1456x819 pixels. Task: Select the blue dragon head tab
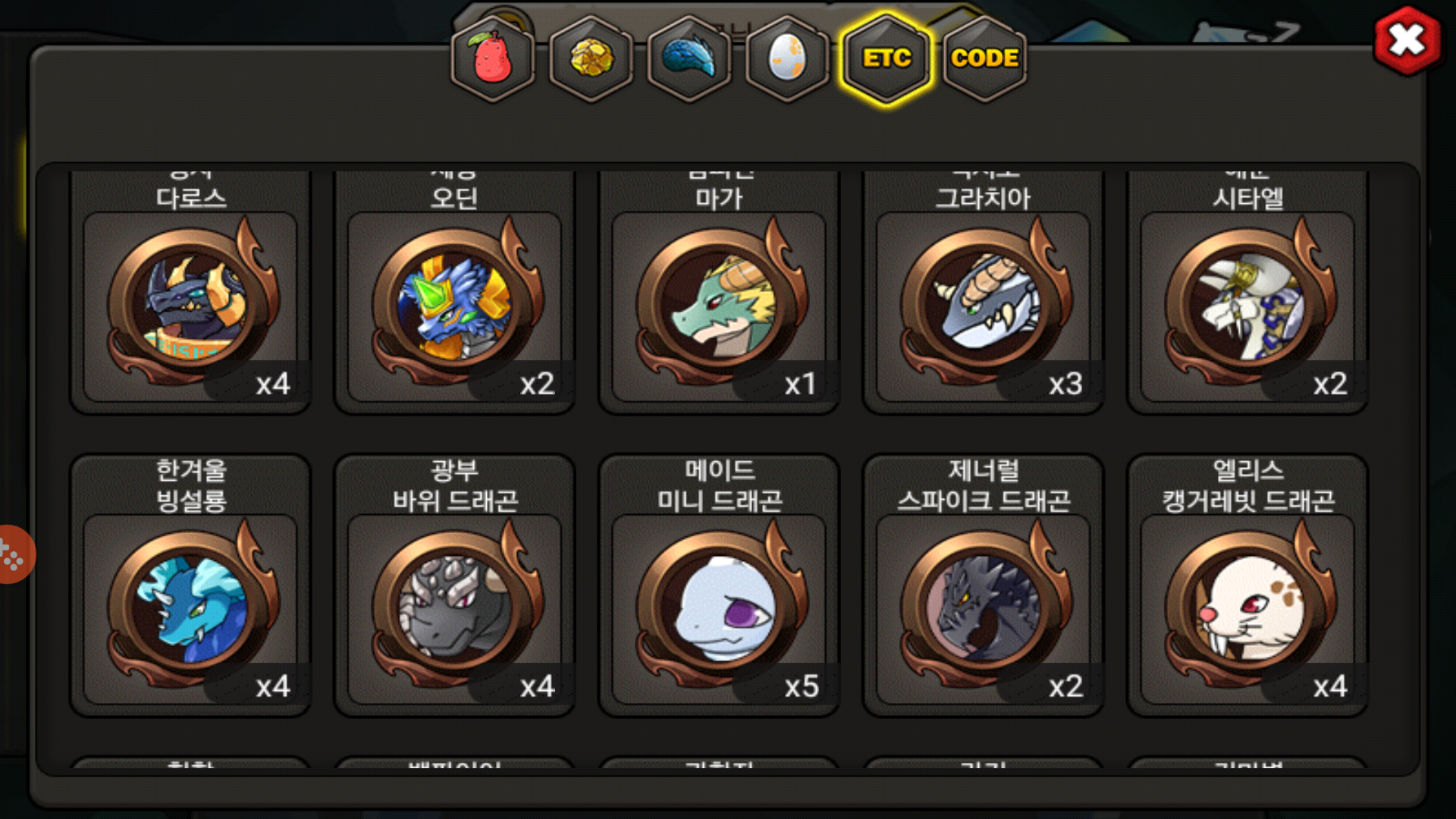[689, 58]
